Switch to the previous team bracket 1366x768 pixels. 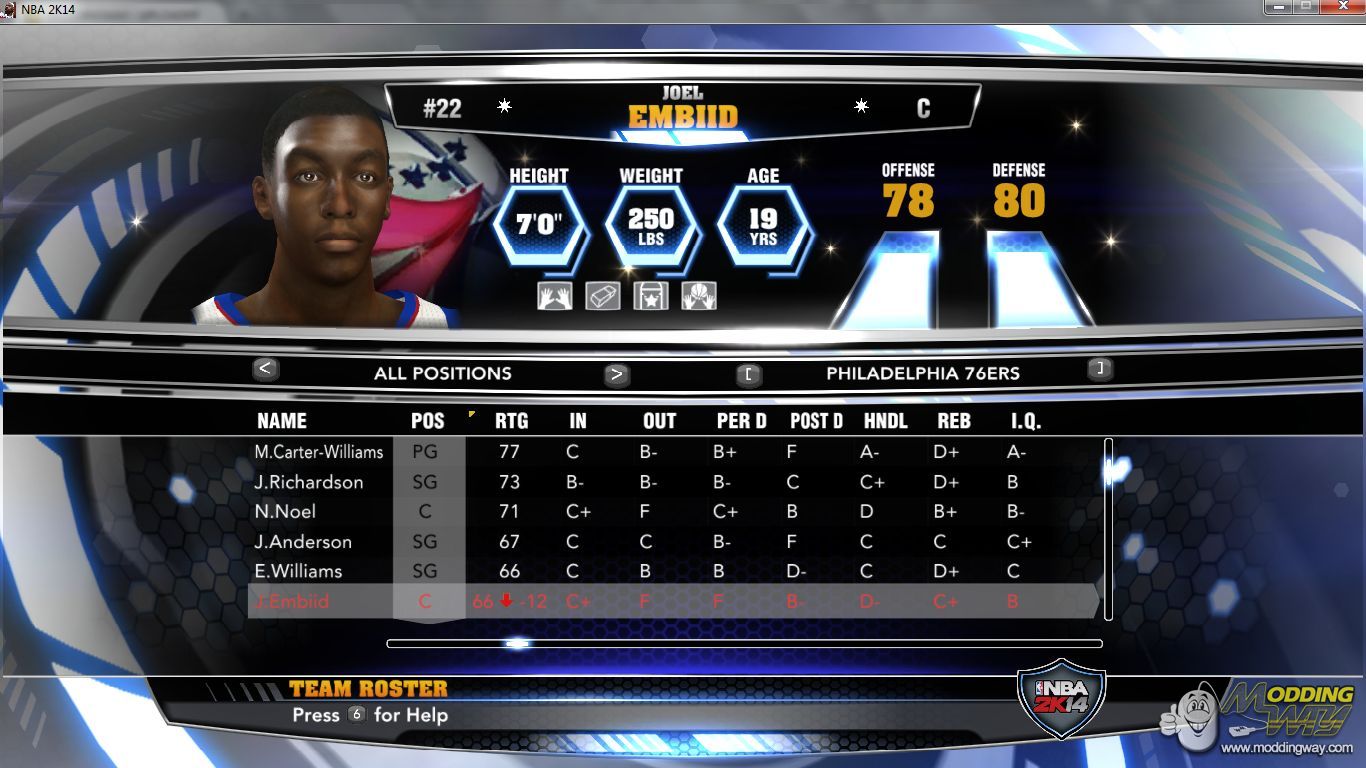[749, 375]
